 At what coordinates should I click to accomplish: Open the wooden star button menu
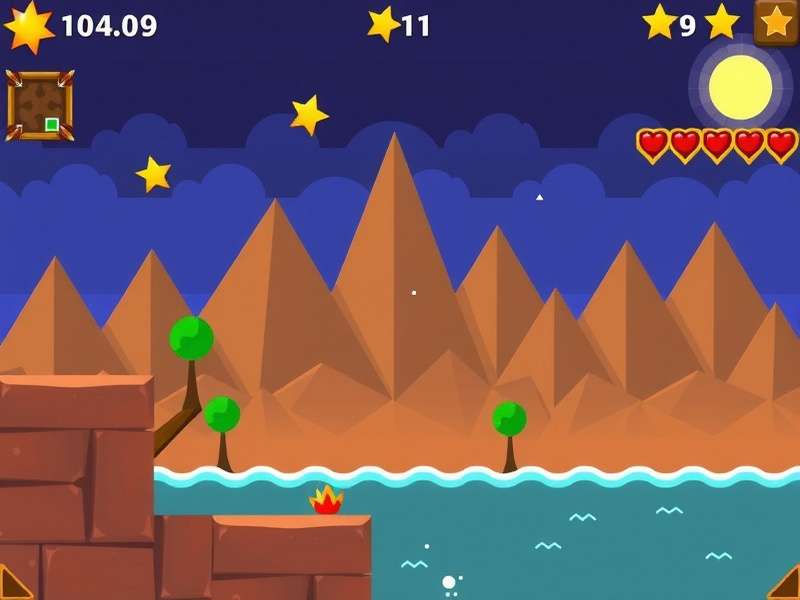776,22
